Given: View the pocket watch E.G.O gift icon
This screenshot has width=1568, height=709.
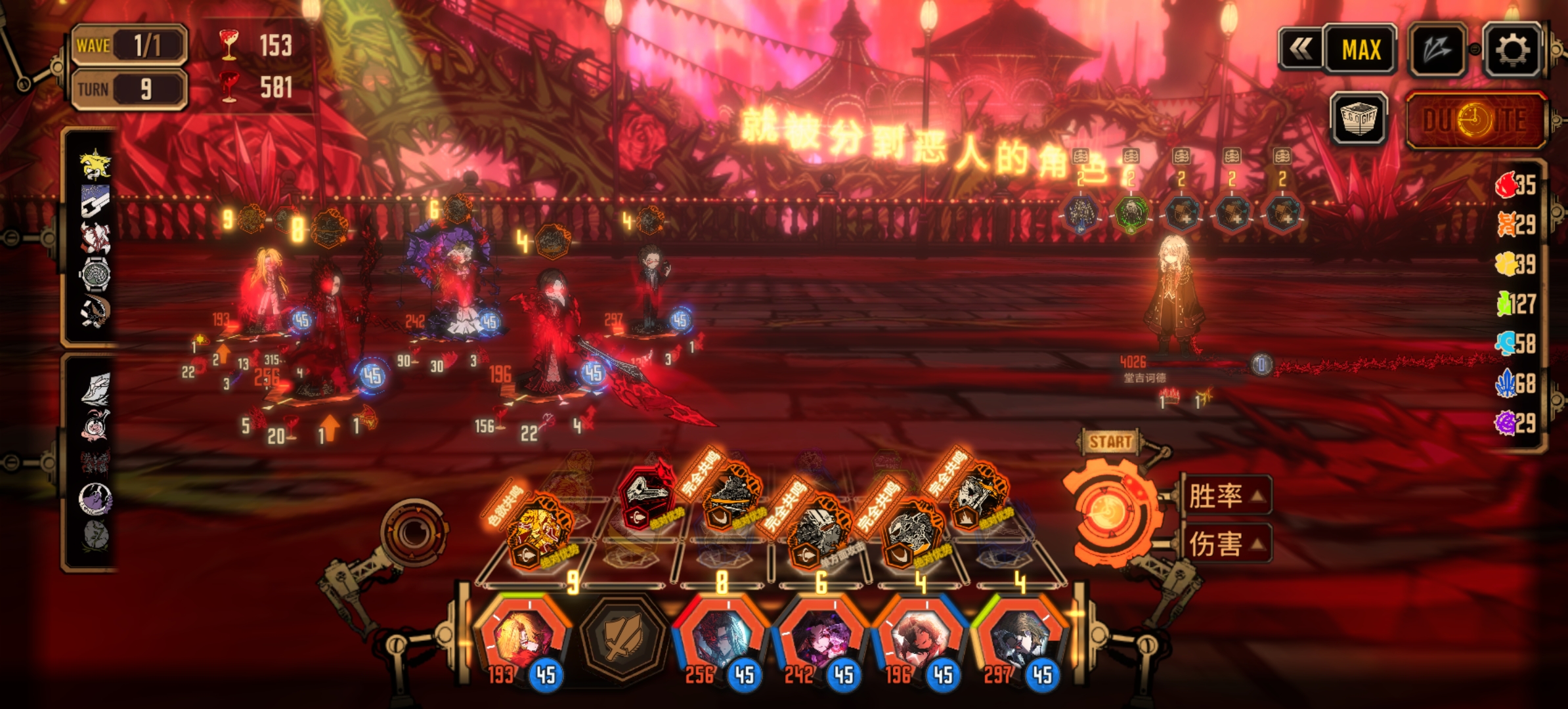Looking at the screenshot, I should click(95, 273).
